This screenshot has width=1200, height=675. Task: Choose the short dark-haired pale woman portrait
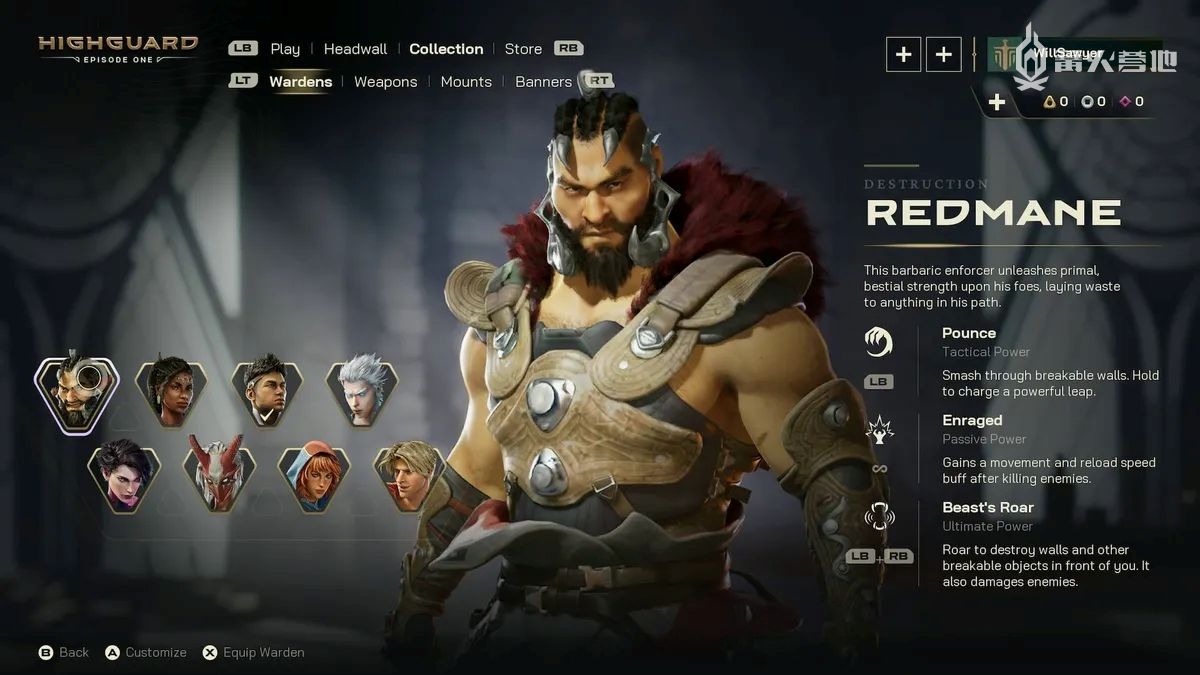tap(124, 475)
